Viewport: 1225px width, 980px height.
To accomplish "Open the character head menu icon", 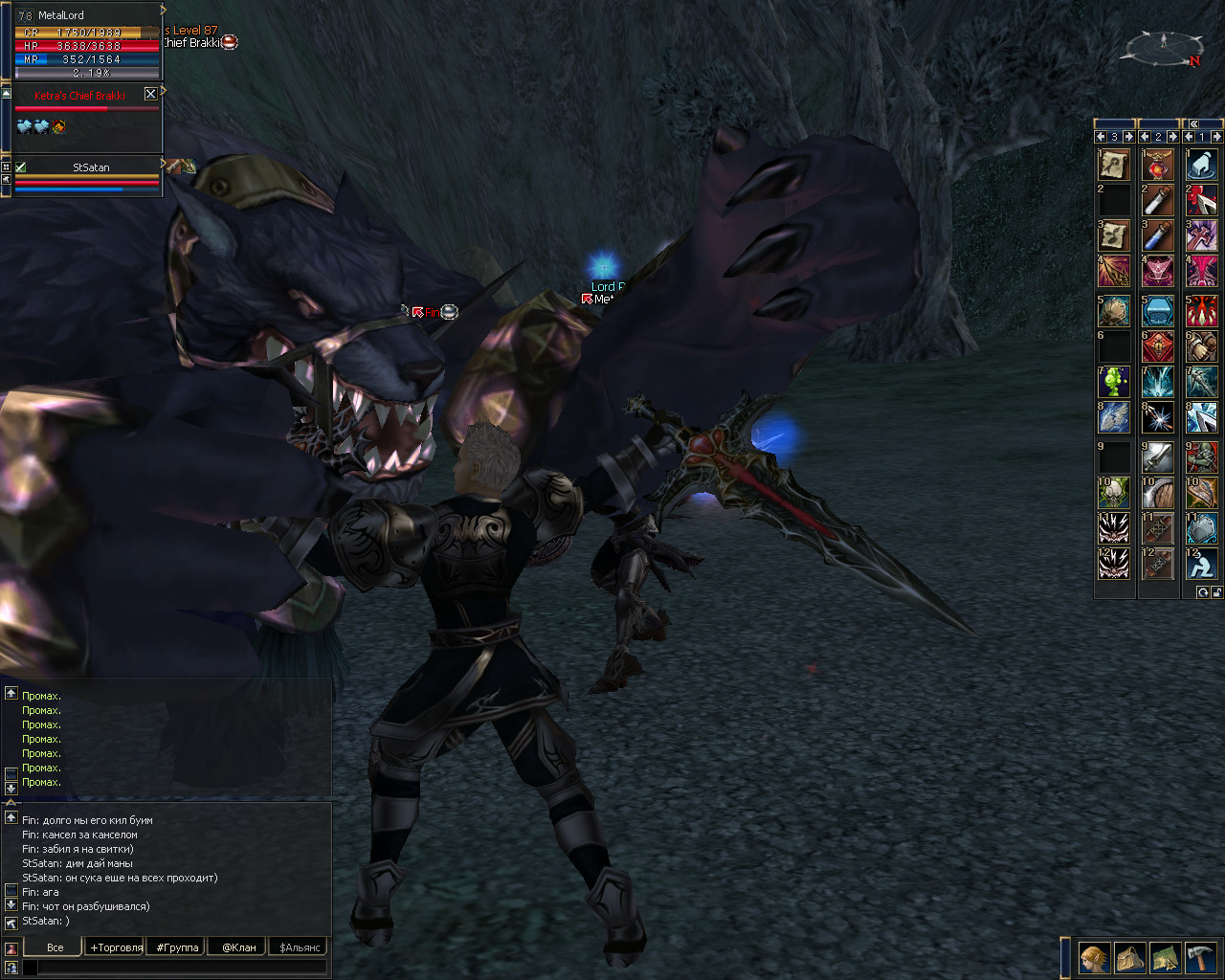I will pyautogui.click(x=1094, y=957).
